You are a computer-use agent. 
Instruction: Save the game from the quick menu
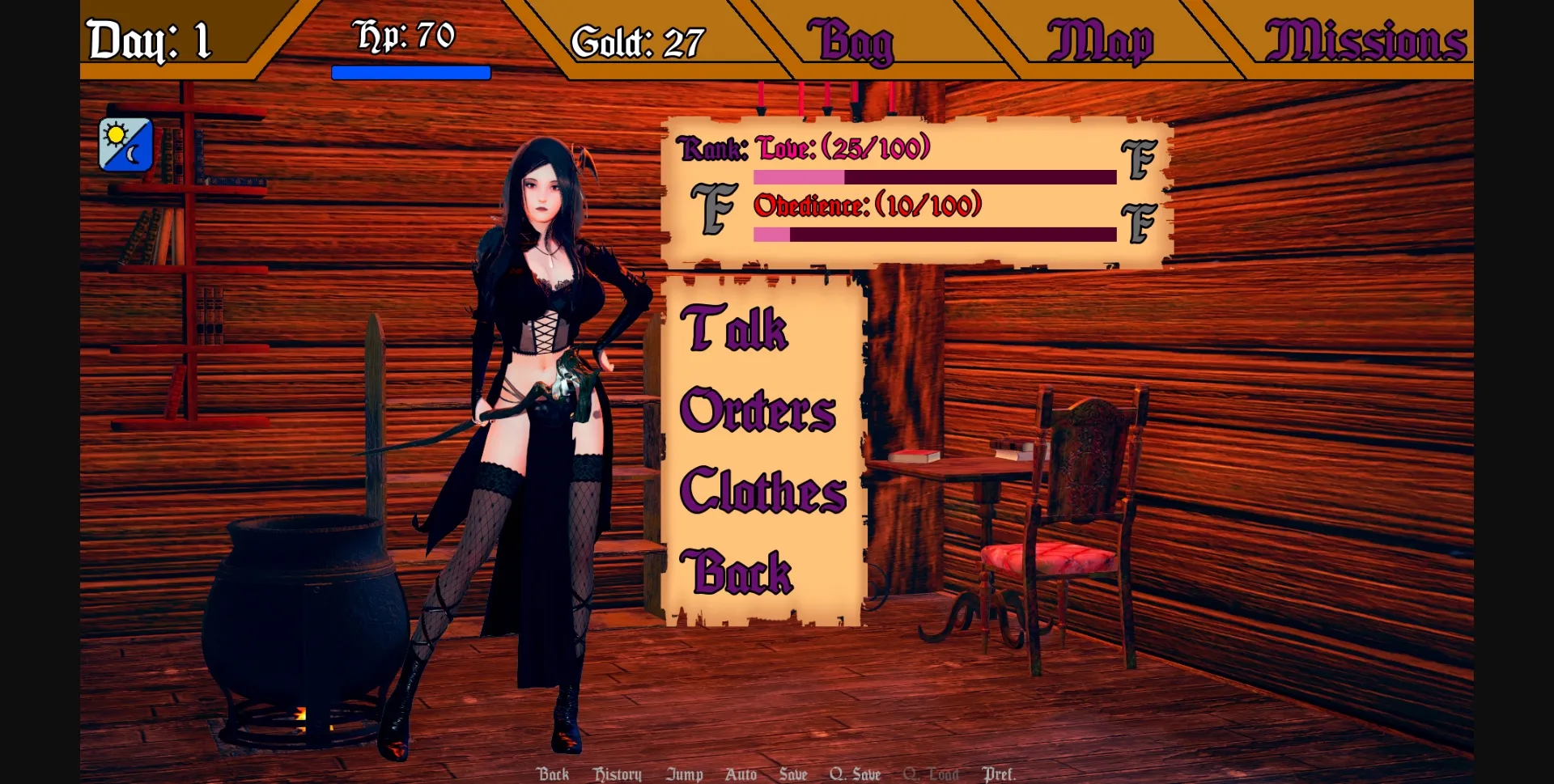(793, 774)
